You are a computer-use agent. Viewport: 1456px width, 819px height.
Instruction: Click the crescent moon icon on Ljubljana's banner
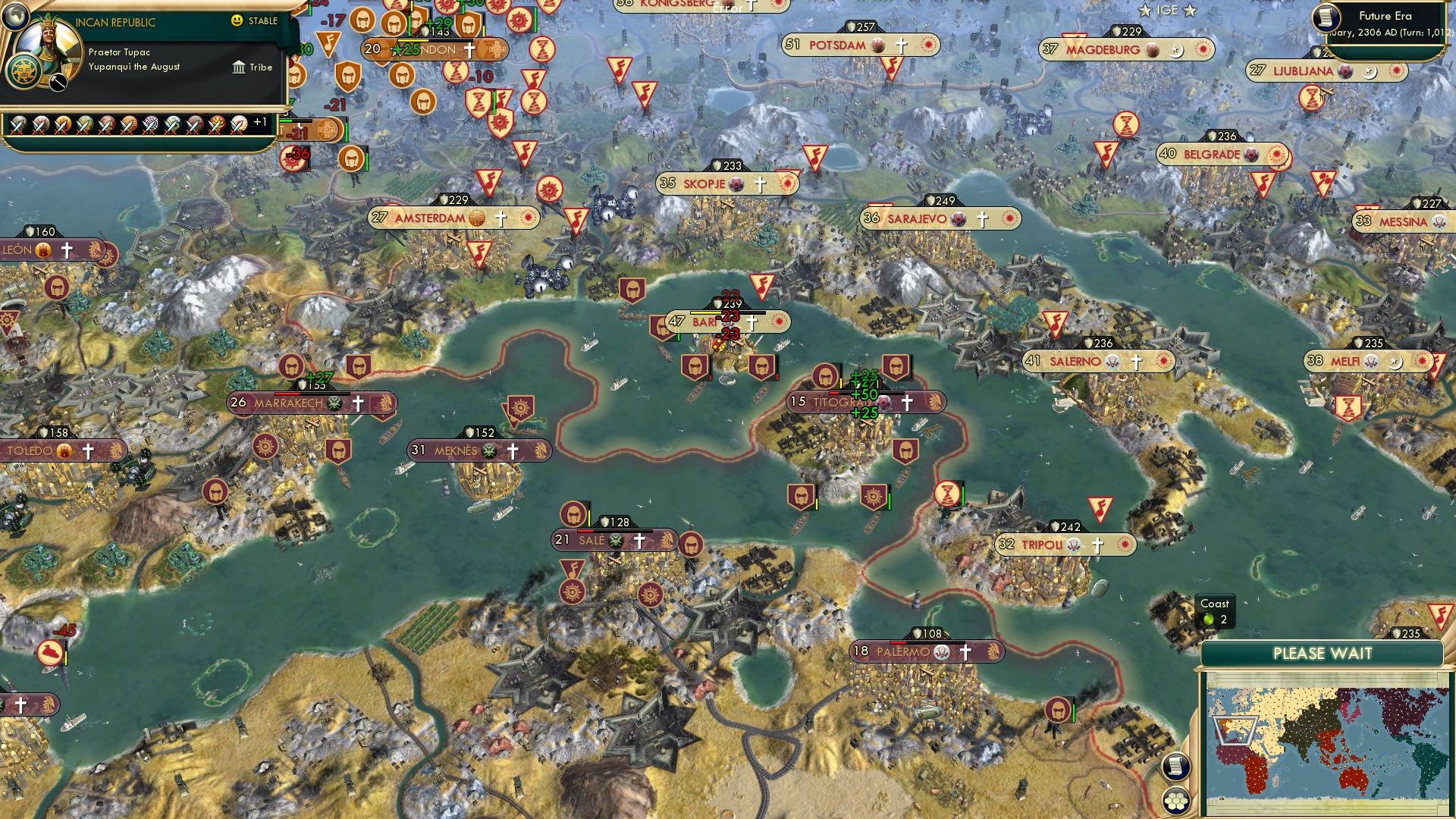[x=1369, y=70]
